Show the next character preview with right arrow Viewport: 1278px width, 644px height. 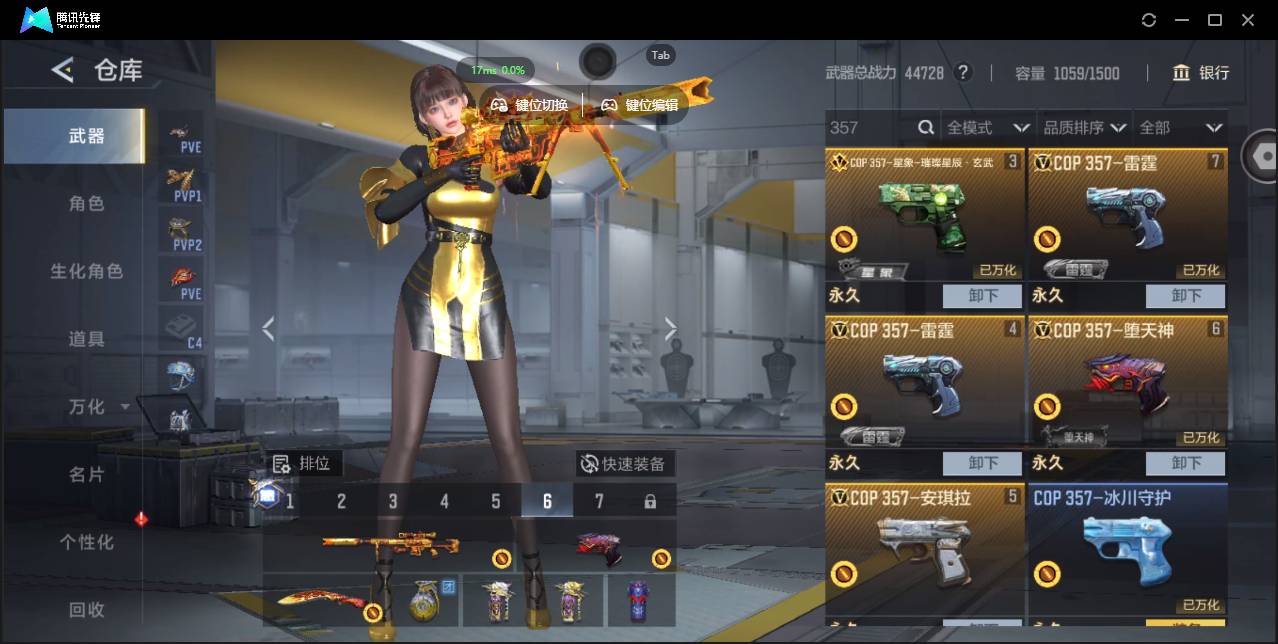[x=670, y=329]
